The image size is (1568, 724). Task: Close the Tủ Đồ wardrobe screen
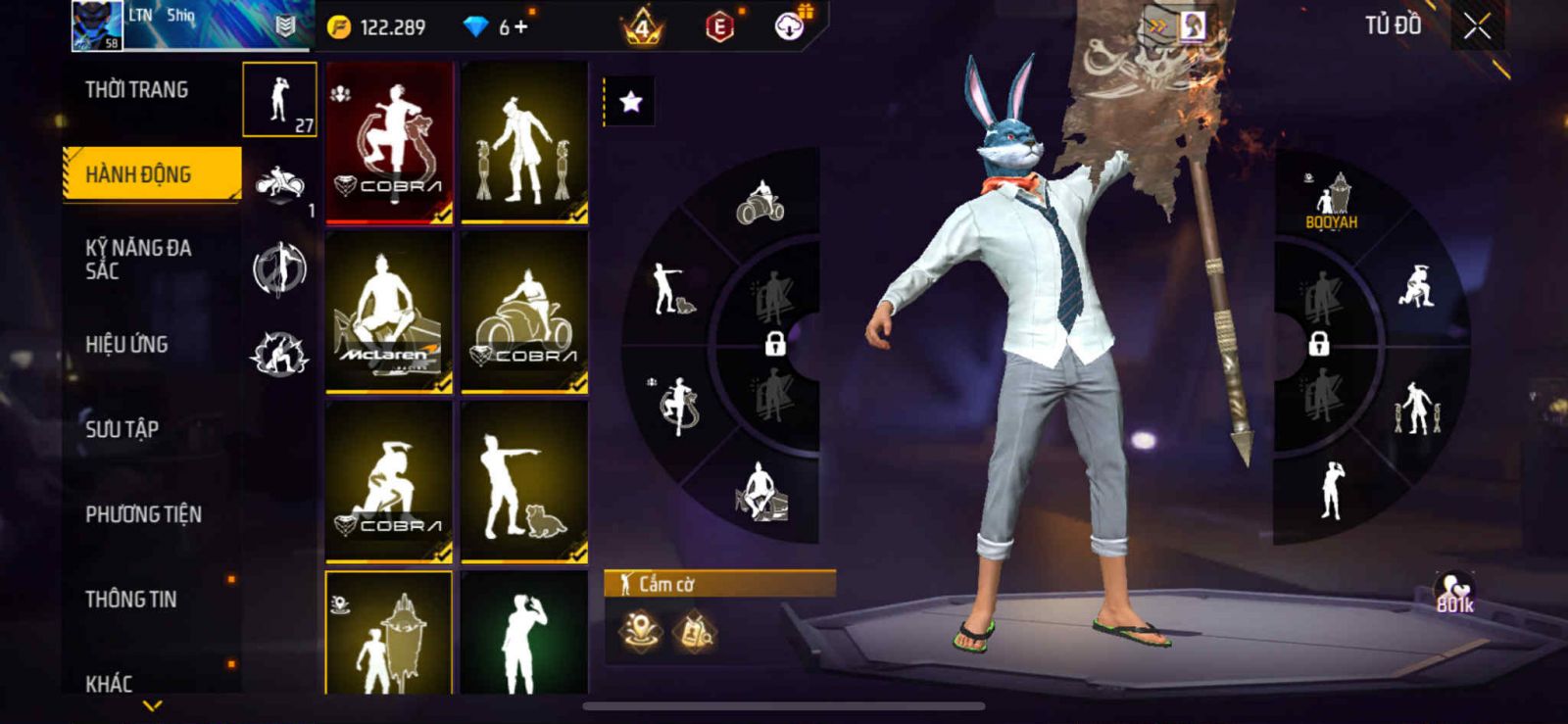pyautogui.click(x=1477, y=27)
